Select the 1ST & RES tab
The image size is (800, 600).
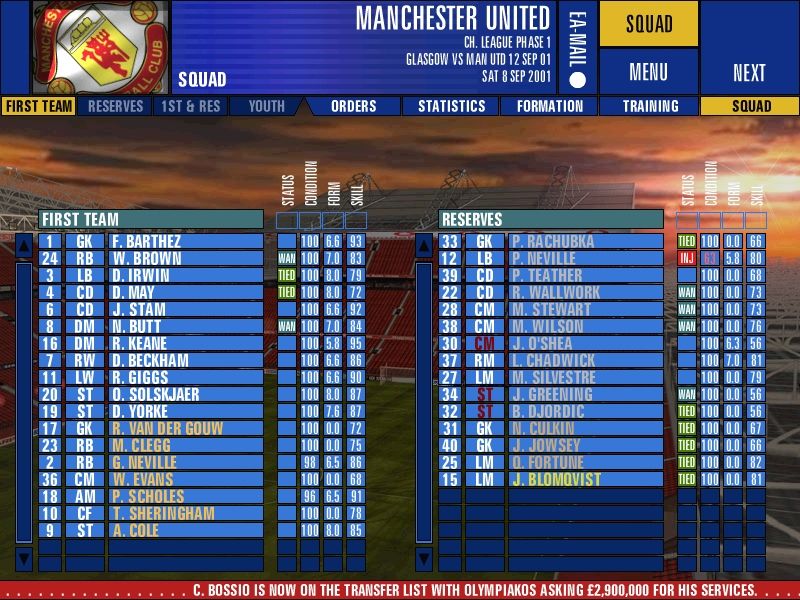[188, 106]
